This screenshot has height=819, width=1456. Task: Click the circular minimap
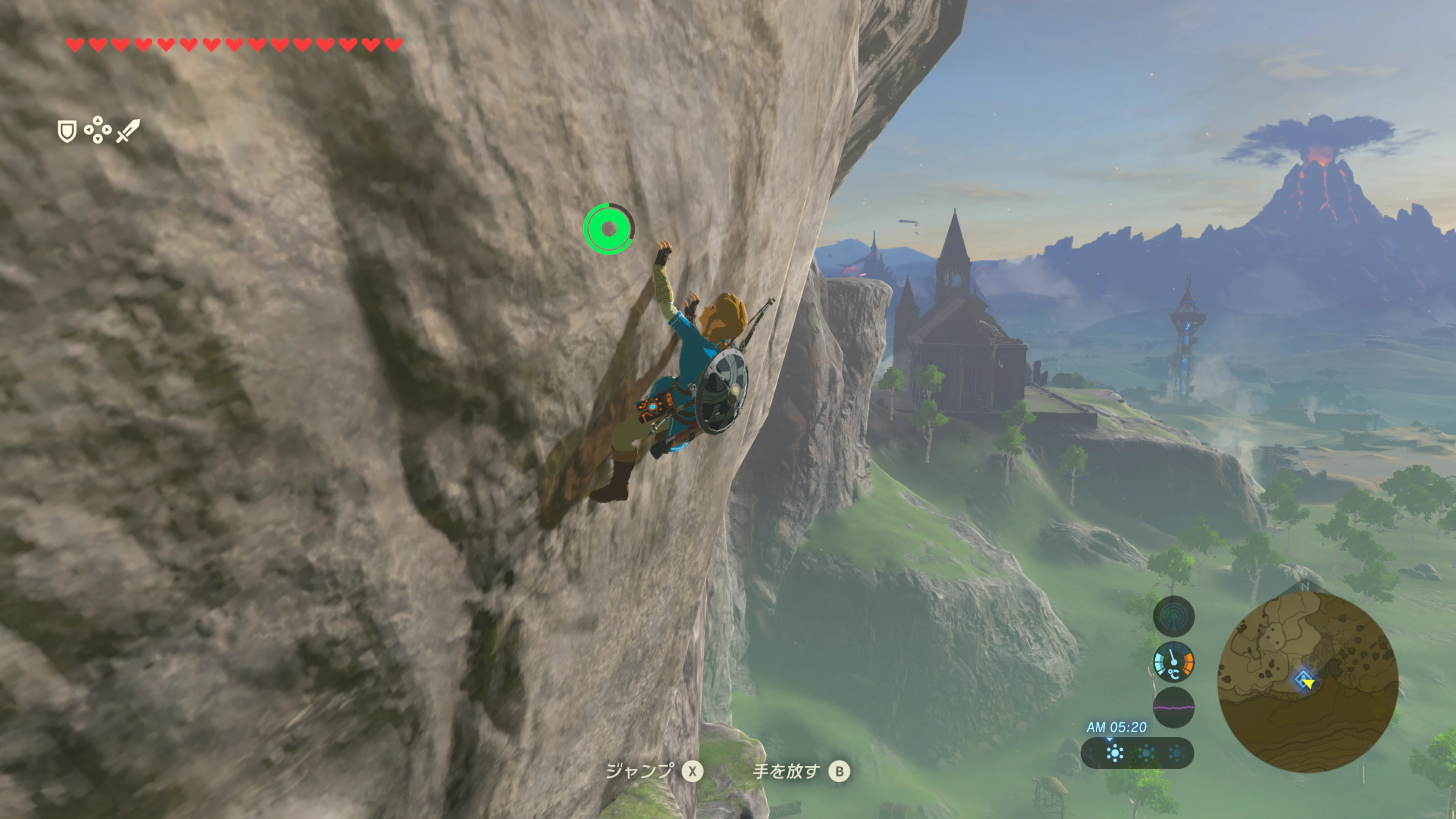[x=1307, y=681]
